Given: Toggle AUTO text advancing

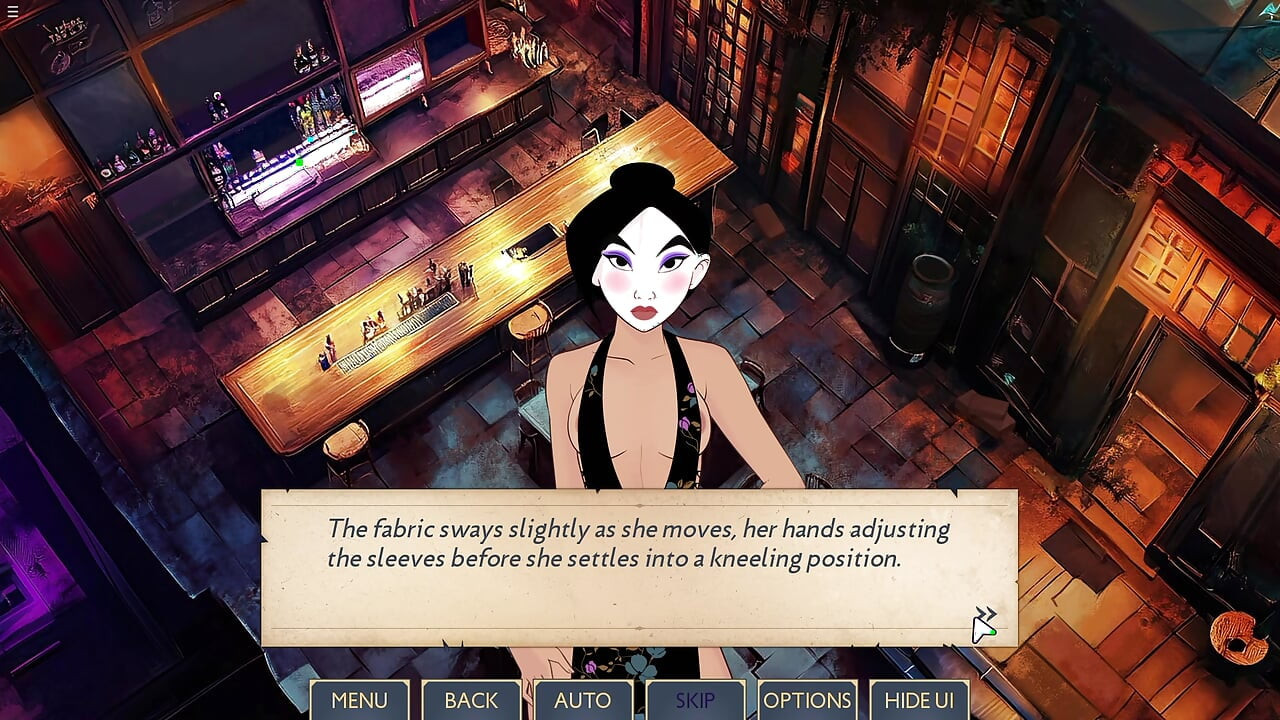Looking at the screenshot, I should 583,700.
